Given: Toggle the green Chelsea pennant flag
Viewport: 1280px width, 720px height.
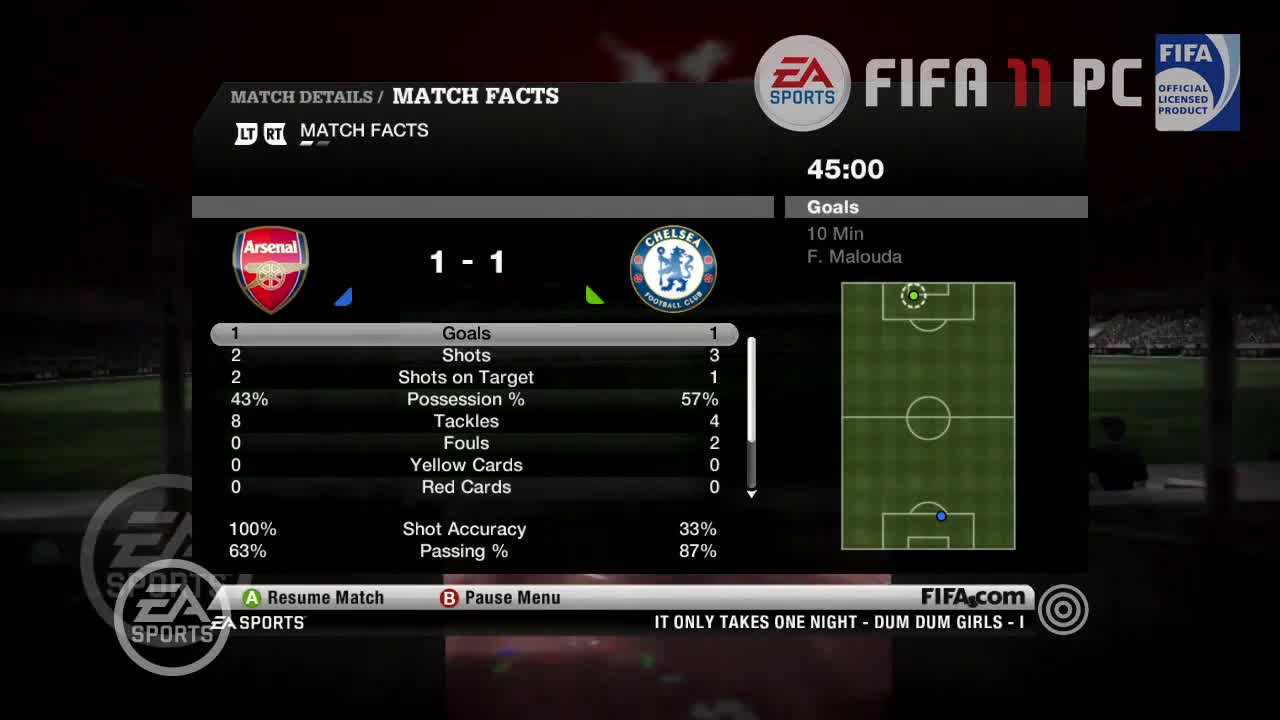Looking at the screenshot, I should pos(596,295).
